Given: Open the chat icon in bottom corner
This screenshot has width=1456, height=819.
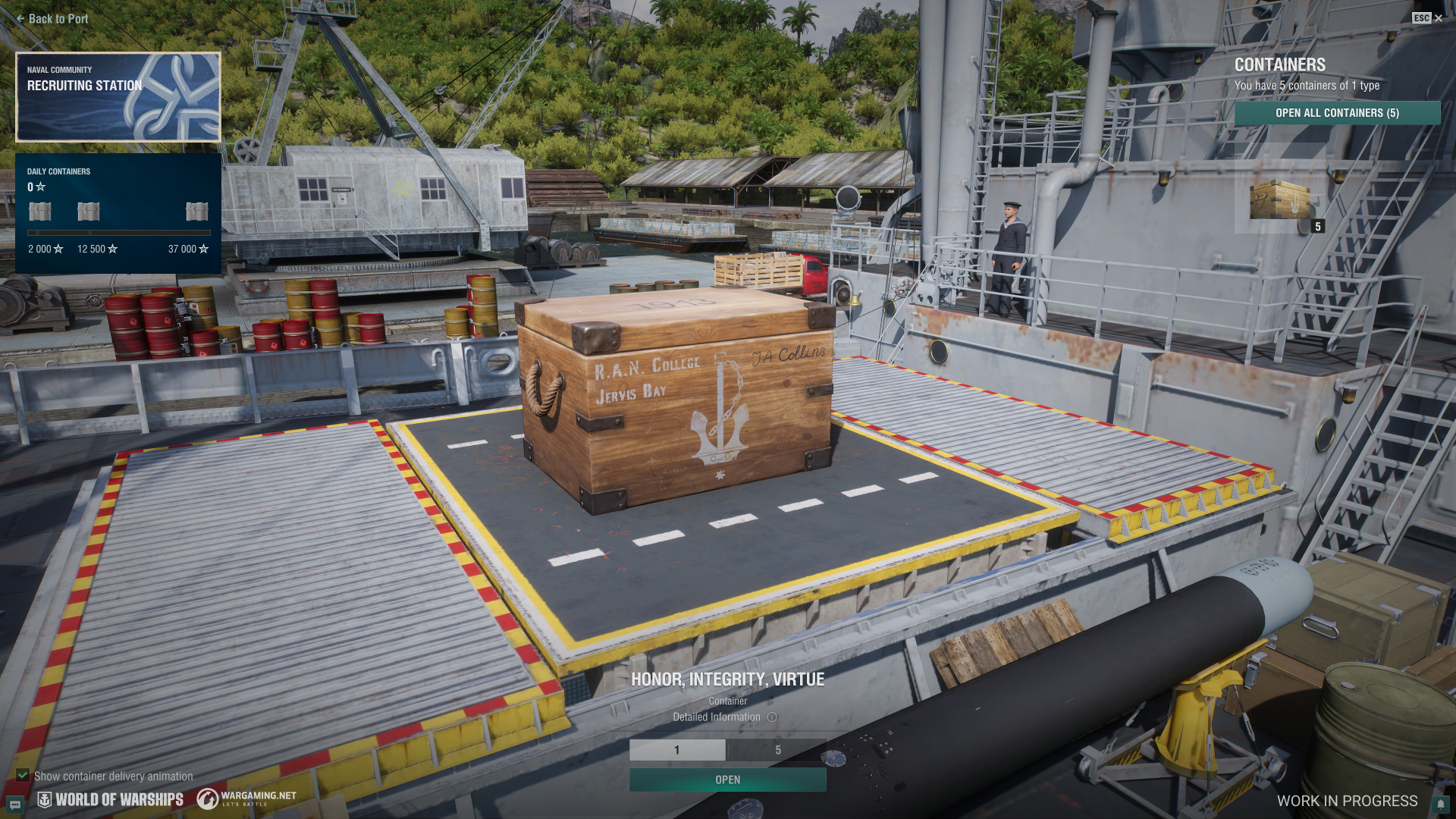Looking at the screenshot, I should 14,805.
